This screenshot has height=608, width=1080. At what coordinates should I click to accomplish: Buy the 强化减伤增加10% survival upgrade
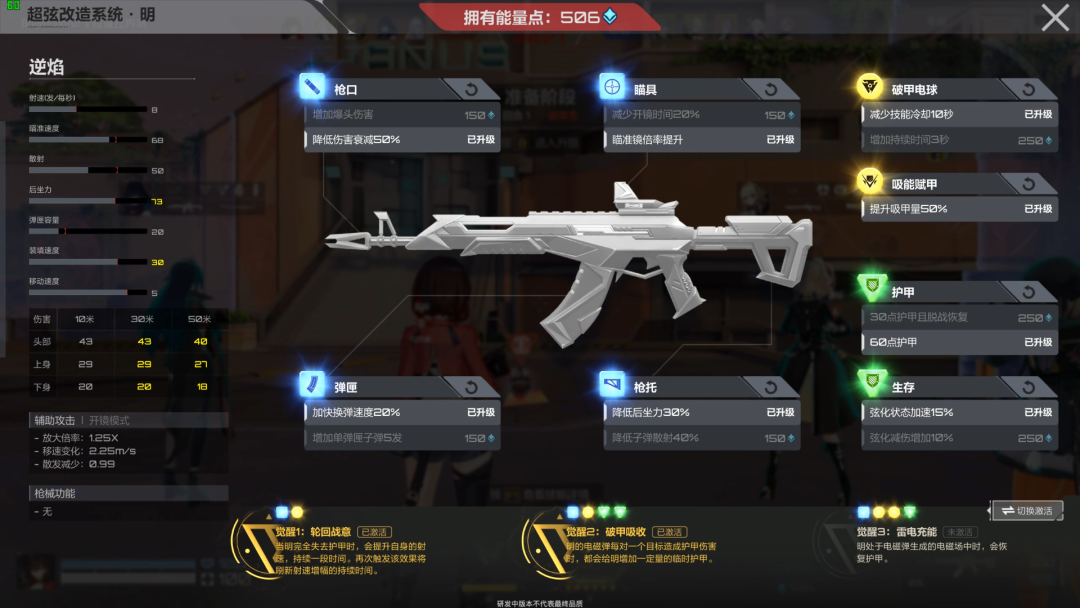click(960, 438)
